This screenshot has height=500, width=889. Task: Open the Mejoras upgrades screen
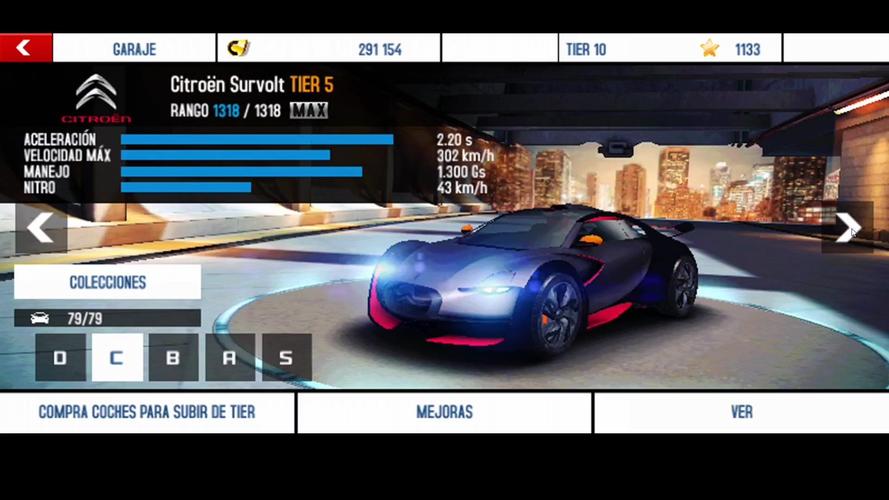click(x=444, y=412)
